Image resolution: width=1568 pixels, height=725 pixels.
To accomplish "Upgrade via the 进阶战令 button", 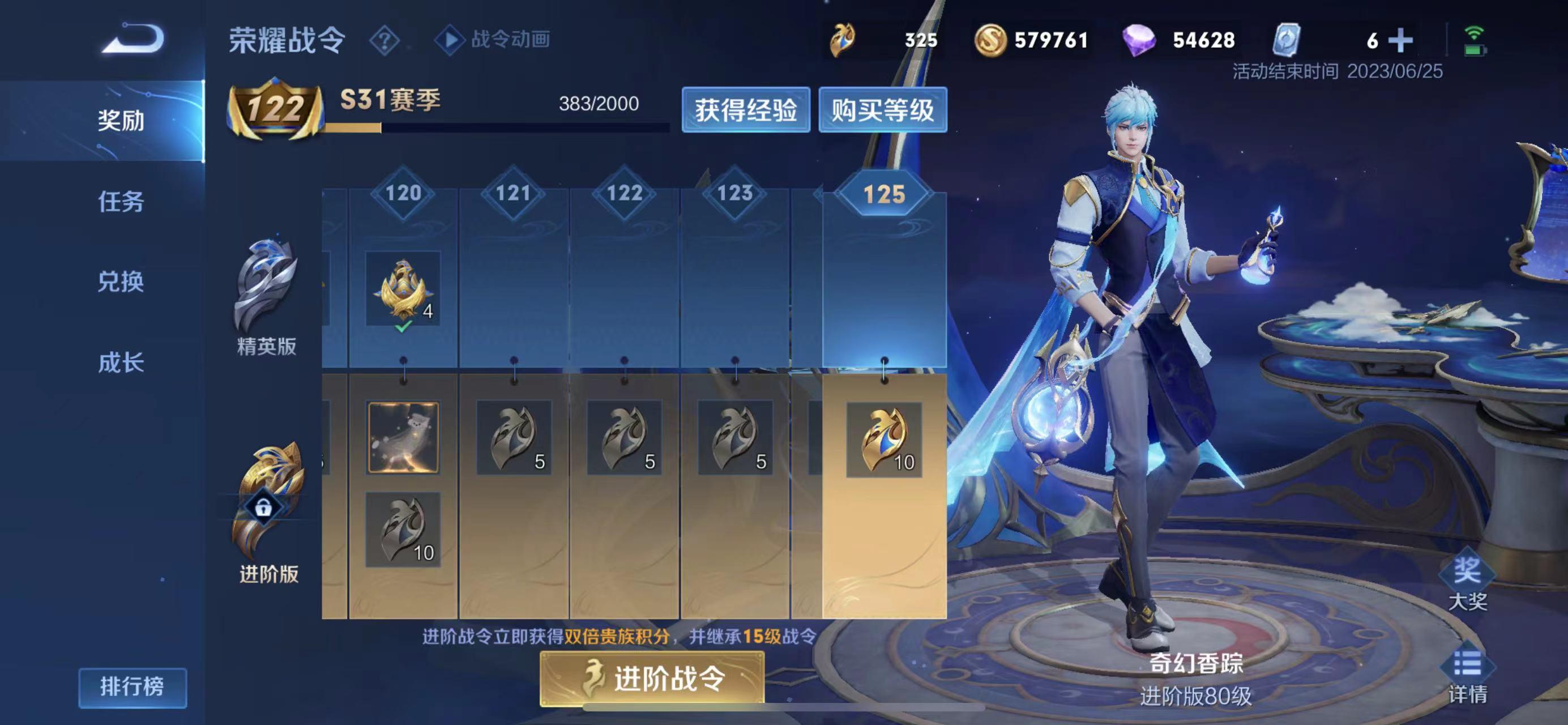I will tap(652, 678).
